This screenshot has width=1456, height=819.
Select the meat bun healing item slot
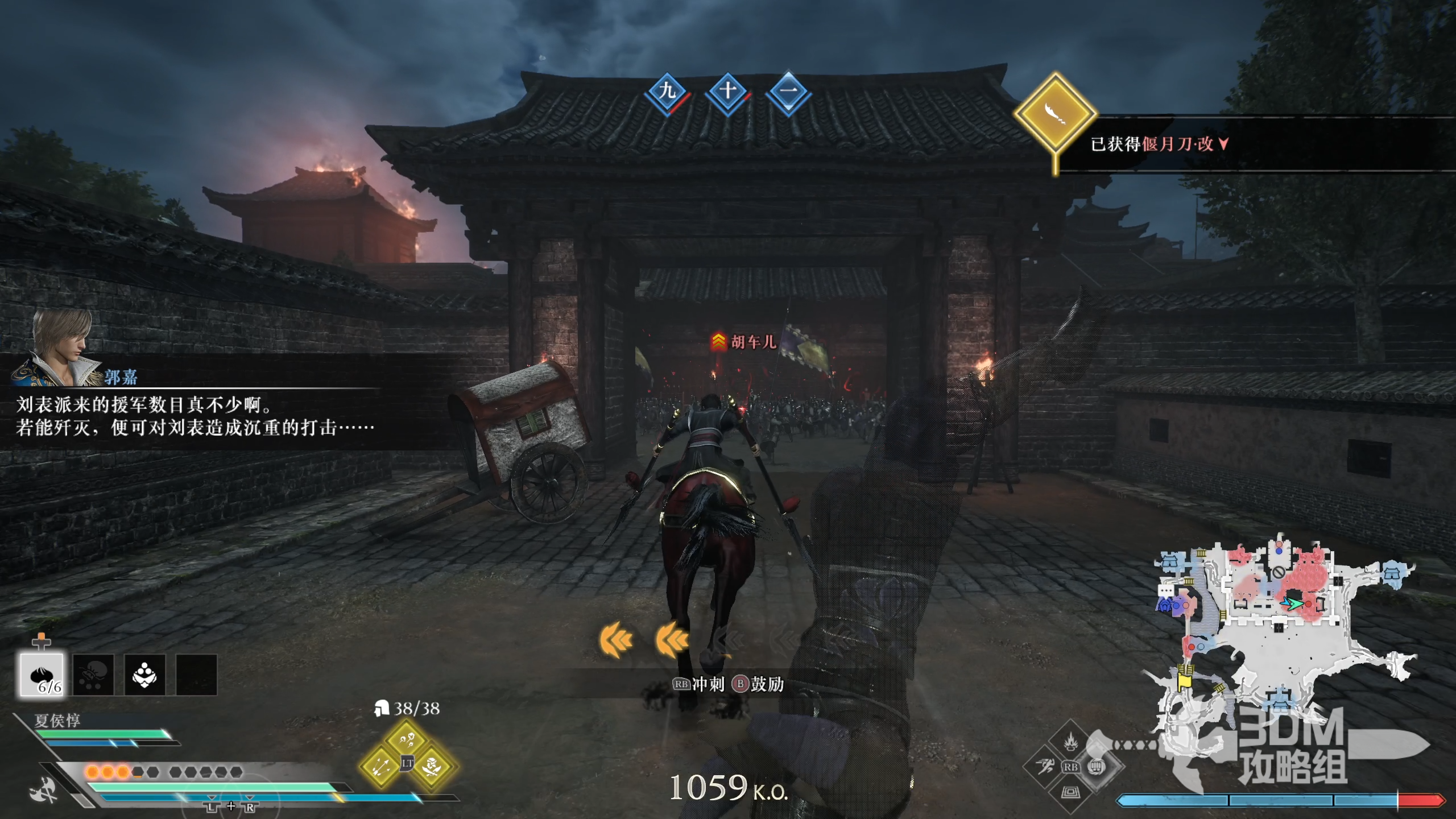(42, 675)
